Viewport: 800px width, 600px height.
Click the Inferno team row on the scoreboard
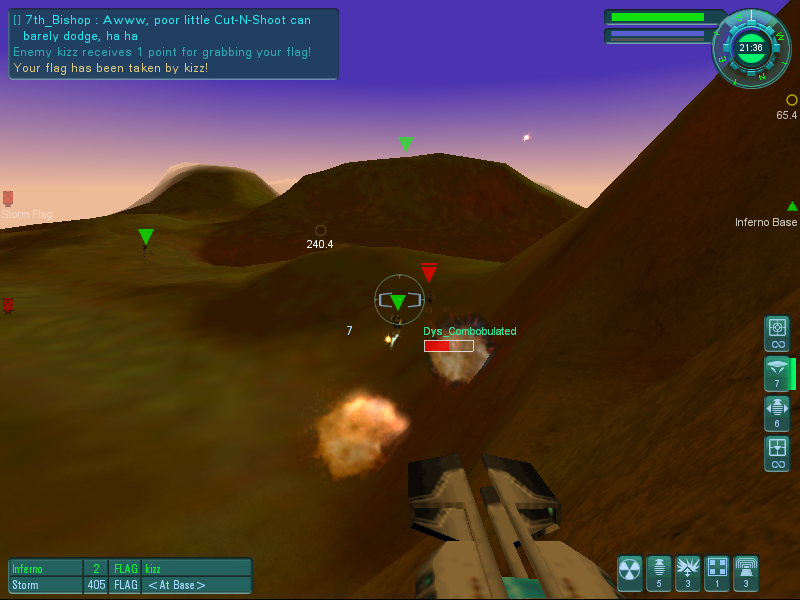(130, 568)
